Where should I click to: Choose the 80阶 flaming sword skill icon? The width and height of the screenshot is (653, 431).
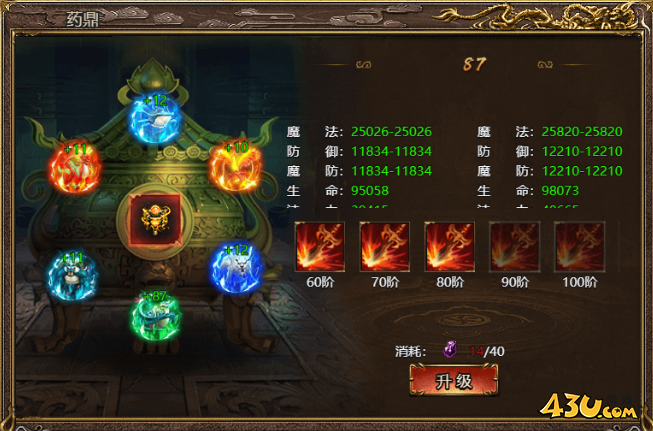(450, 247)
